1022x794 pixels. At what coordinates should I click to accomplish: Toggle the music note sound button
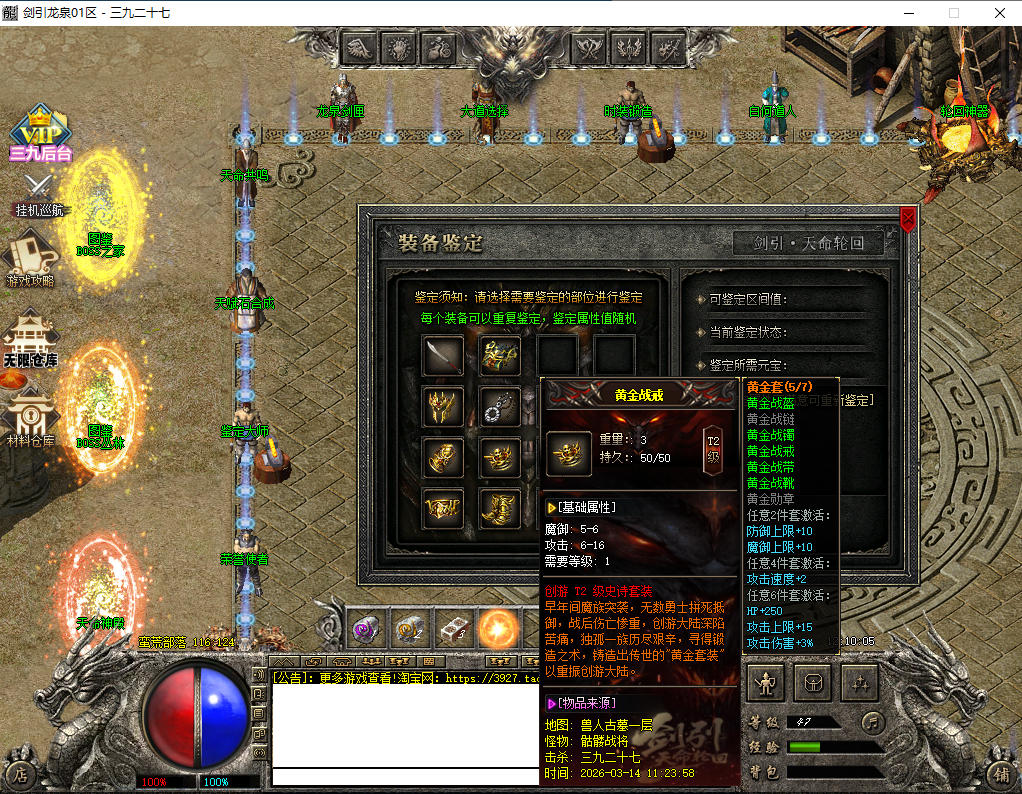pyautogui.click(x=872, y=721)
